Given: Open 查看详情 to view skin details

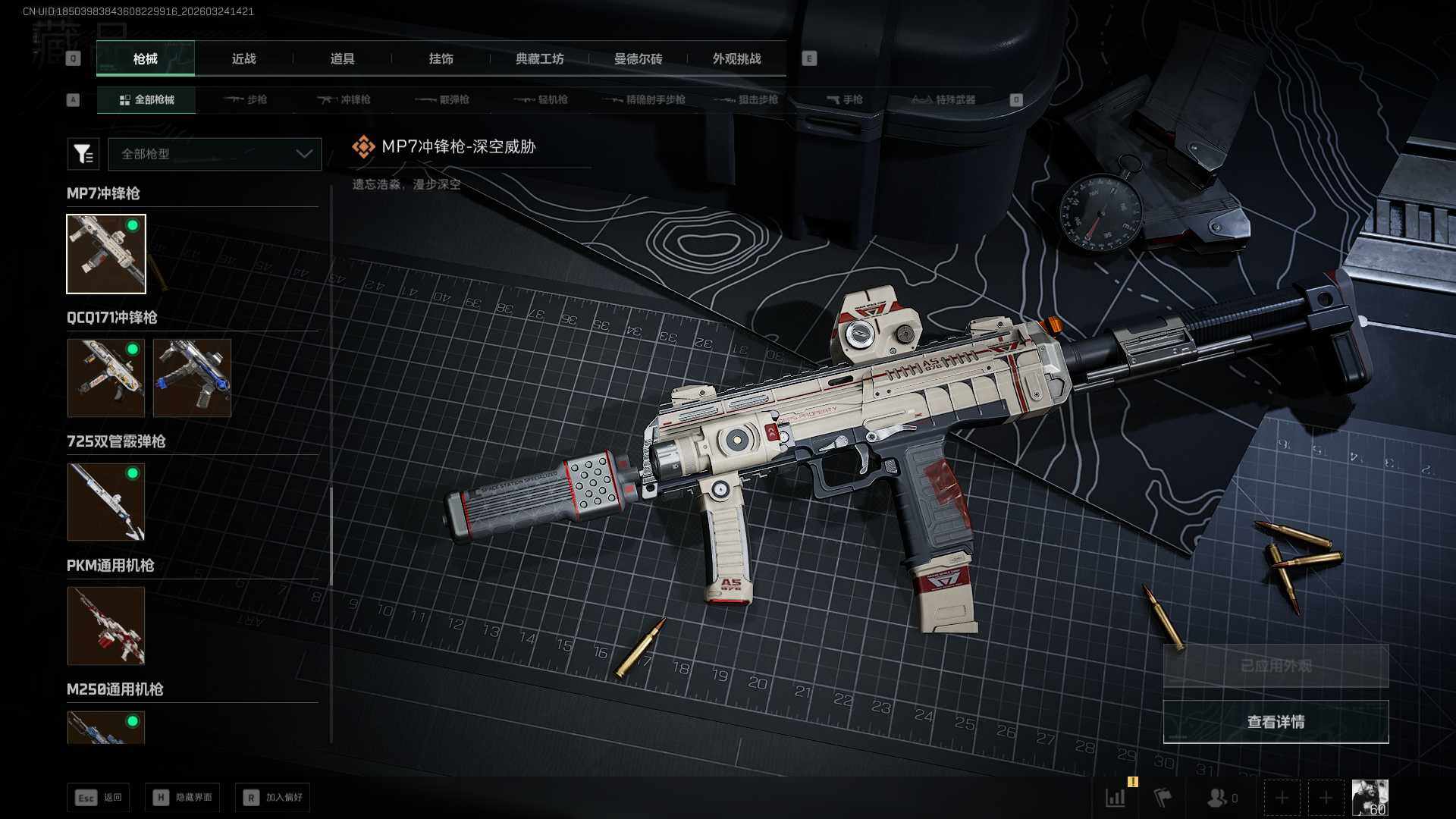Looking at the screenshot, I should tap(1276, 722).
